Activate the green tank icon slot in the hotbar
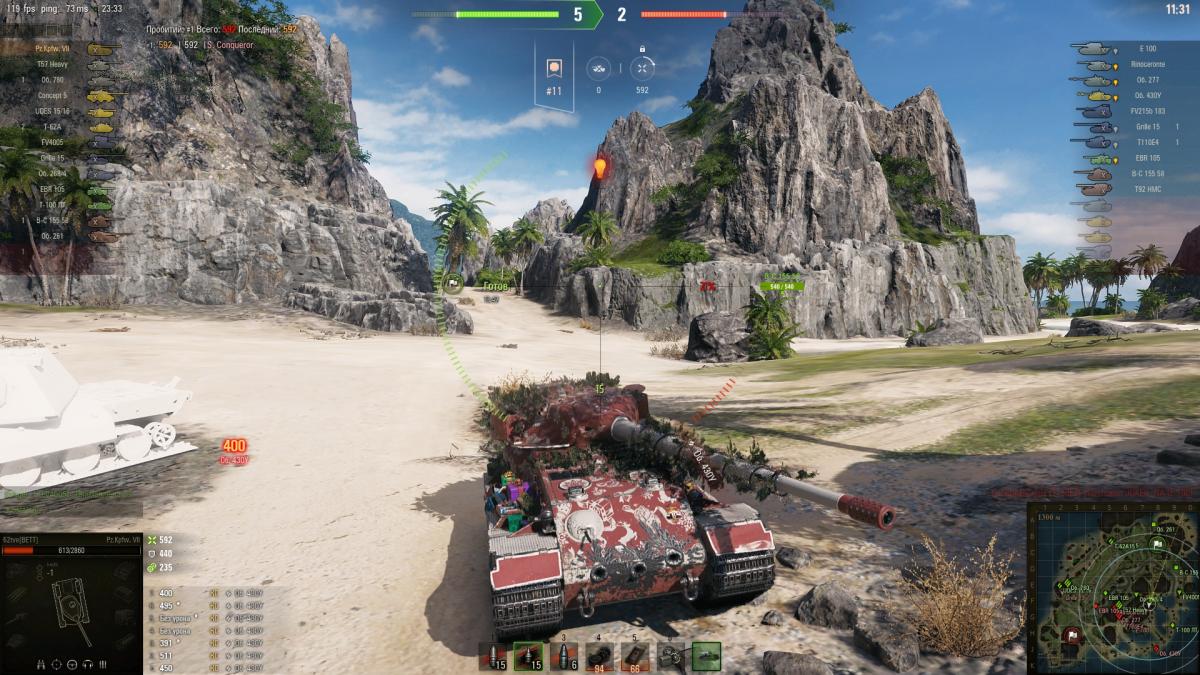This screenshot has height=675, width=1200. pyautogui.click(x=706, y=656)
